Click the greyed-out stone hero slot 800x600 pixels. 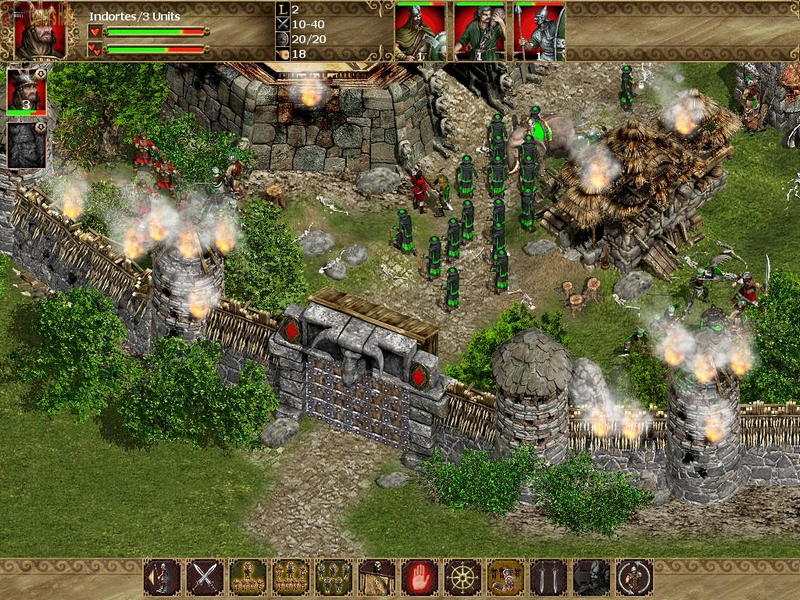pyautogui.click(x=27, y=145)
